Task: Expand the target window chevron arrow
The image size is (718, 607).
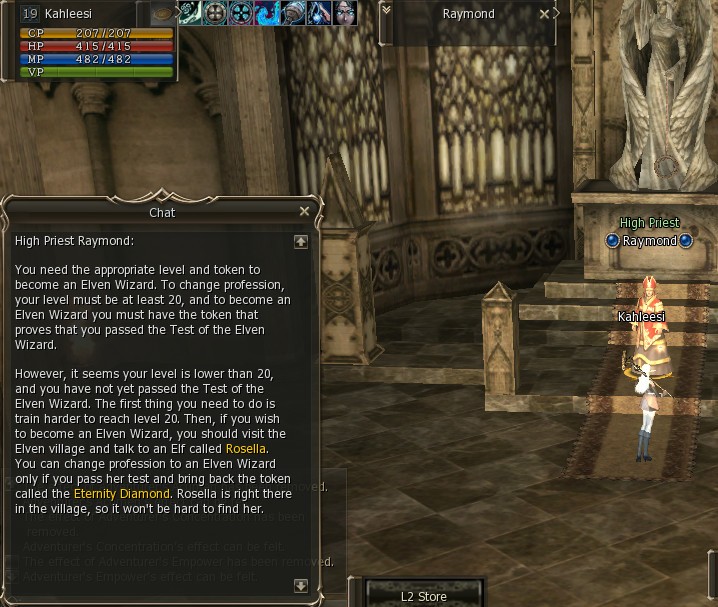Action: [x=386, y=11]
